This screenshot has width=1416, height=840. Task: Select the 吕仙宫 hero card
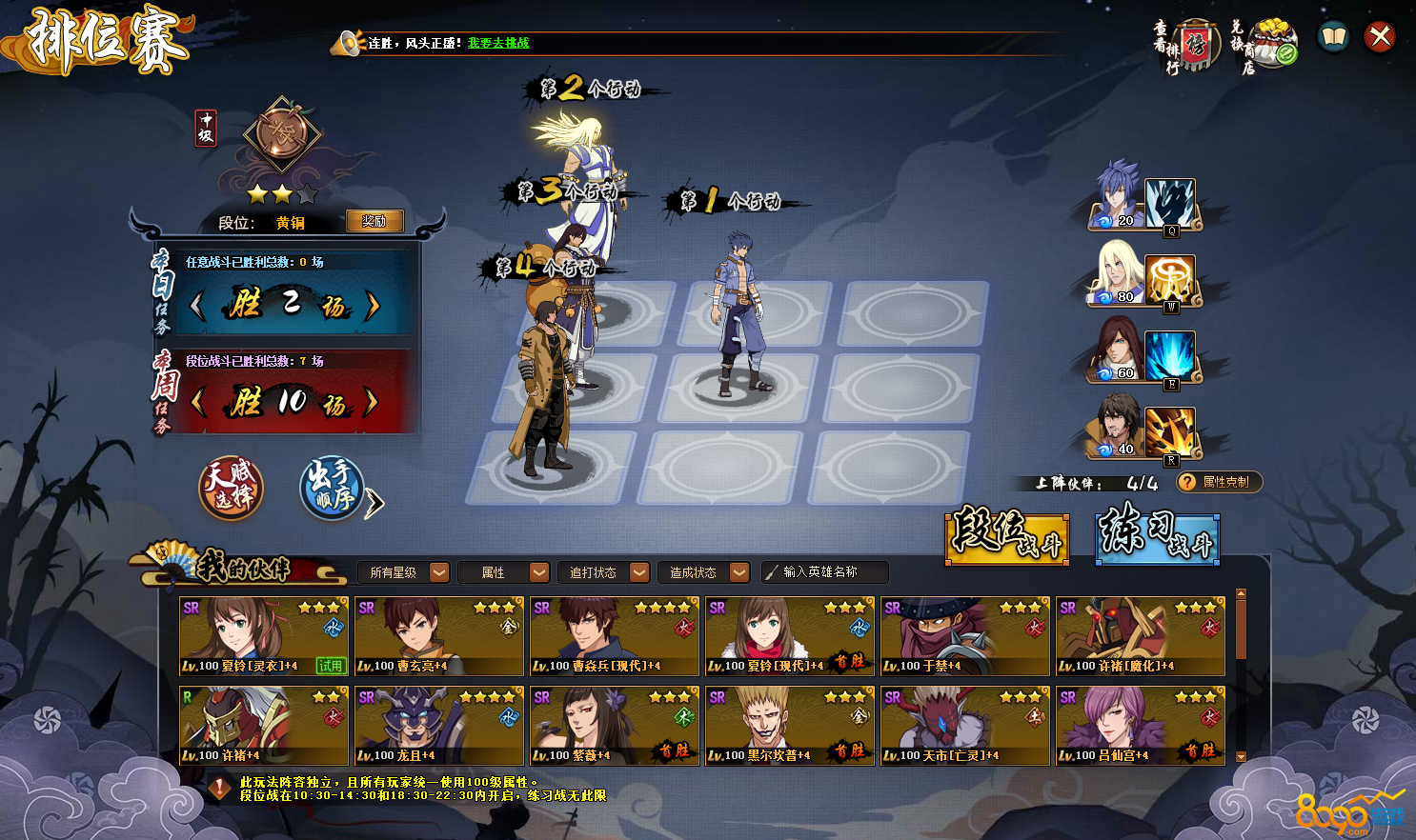(1141, 726)
